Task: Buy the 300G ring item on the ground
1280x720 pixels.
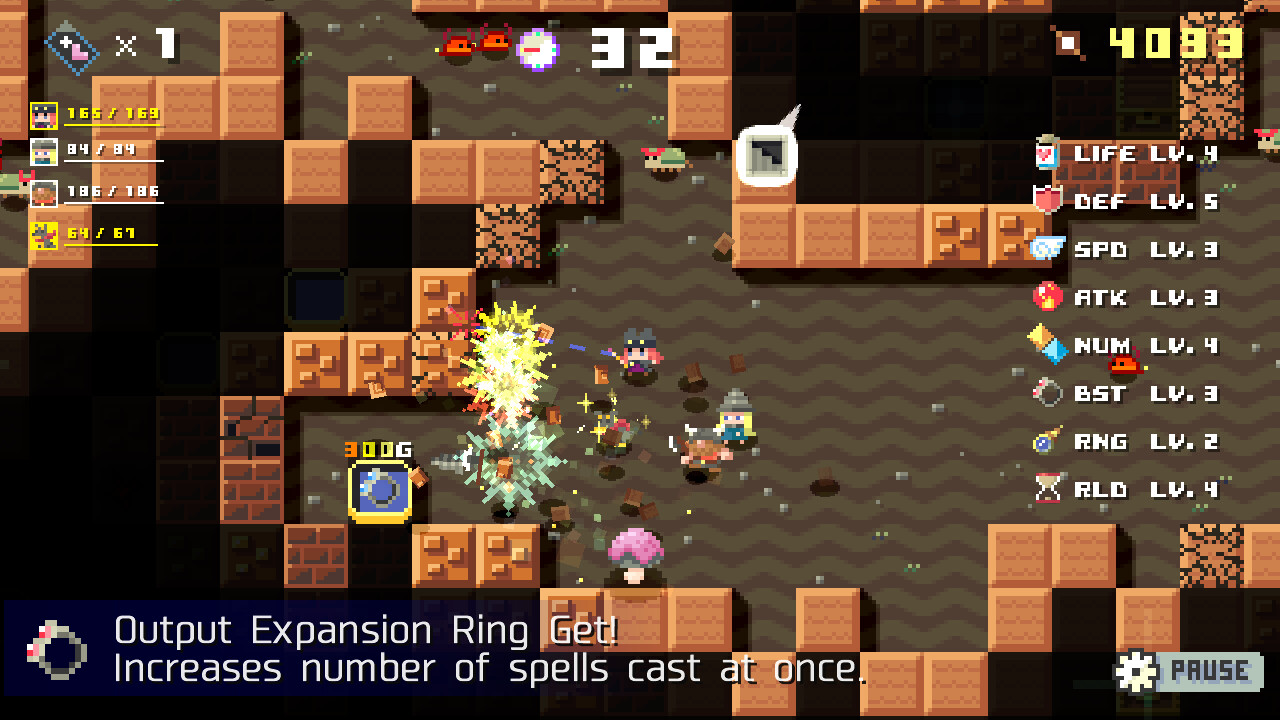Action: (378, 491)
